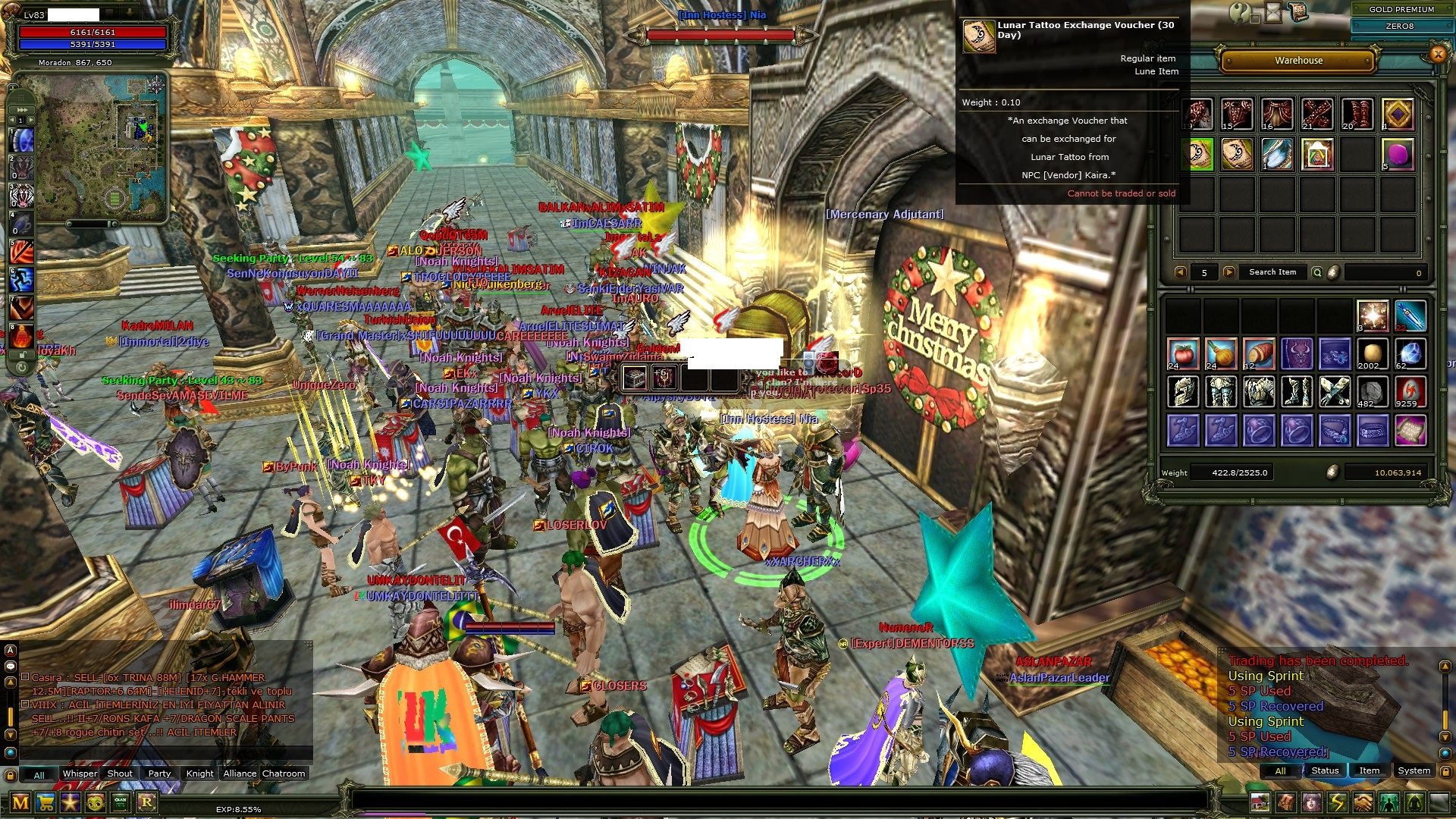Switch chat to the Whisper tab

80,774
